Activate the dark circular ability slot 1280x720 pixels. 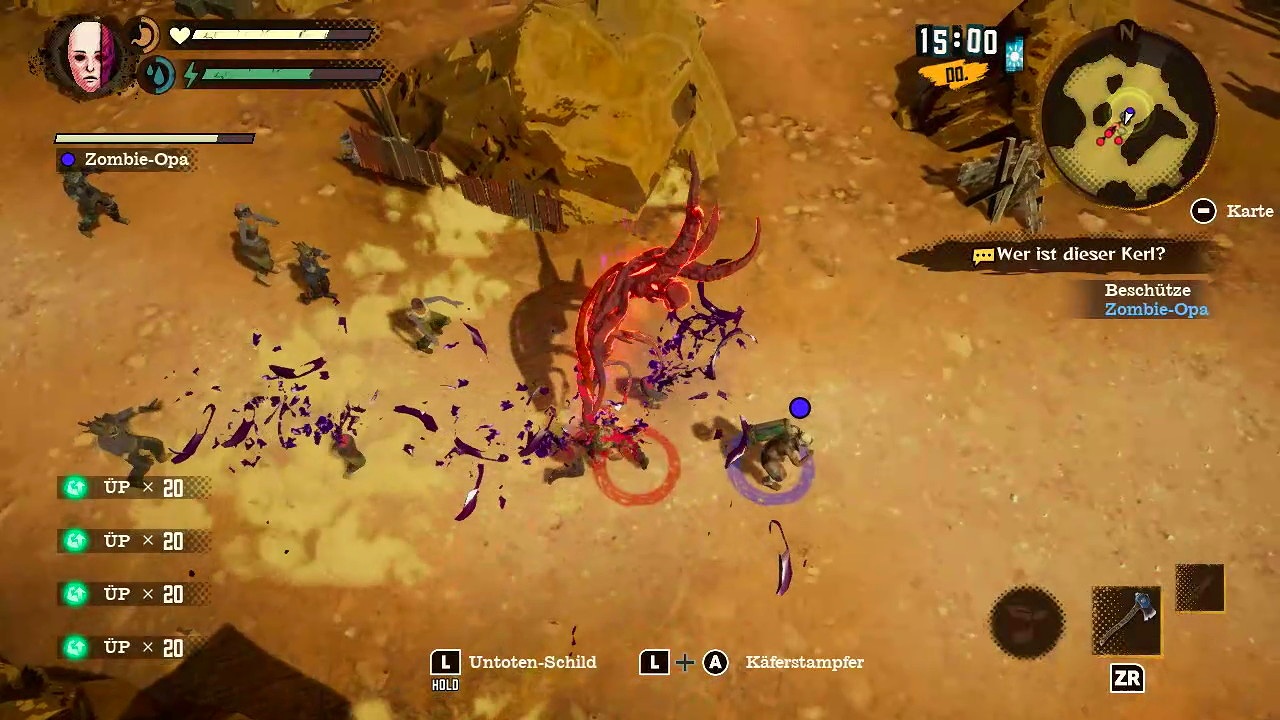[x=1027, y=622]
